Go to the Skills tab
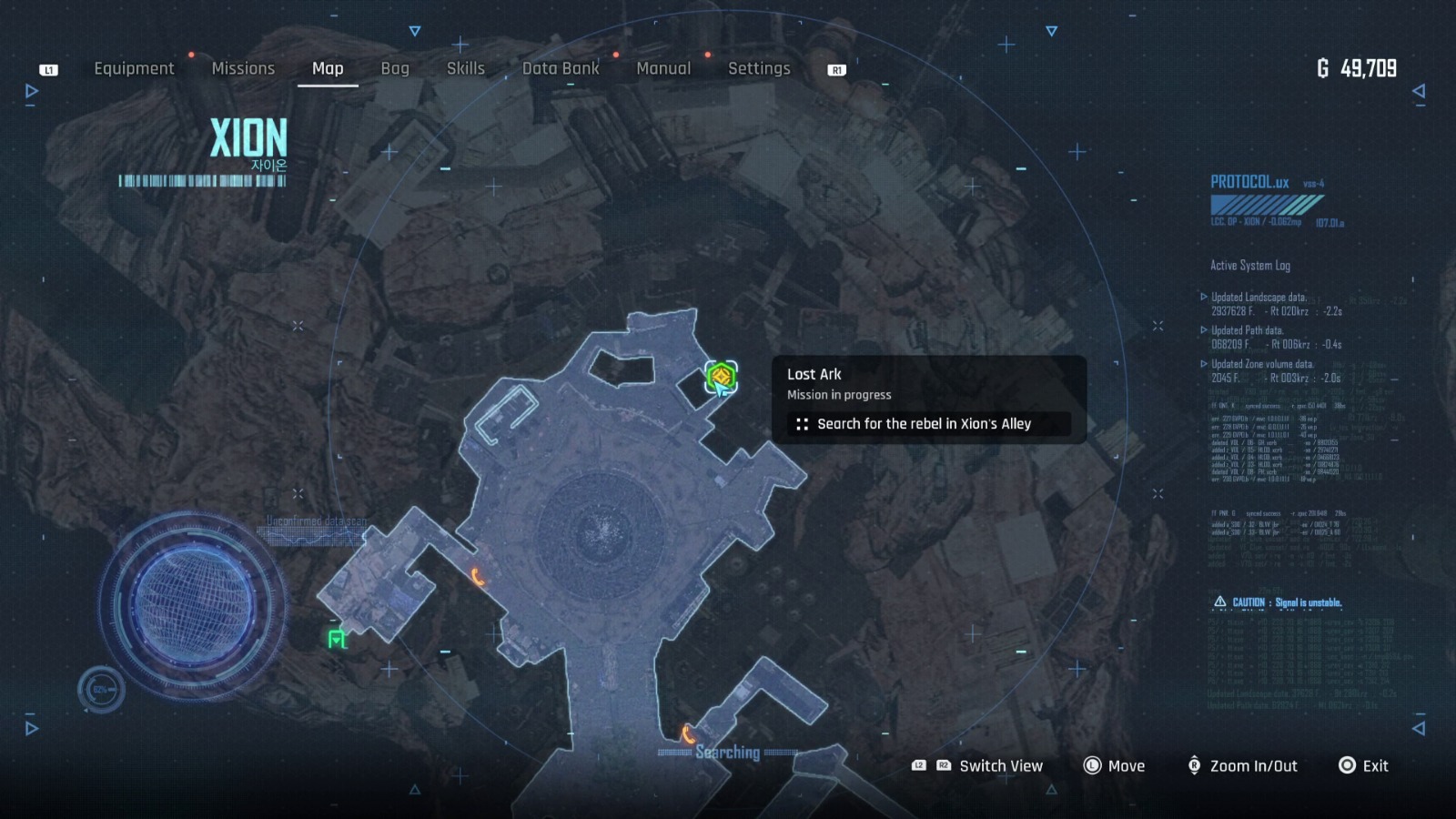 tap(465, 68)
